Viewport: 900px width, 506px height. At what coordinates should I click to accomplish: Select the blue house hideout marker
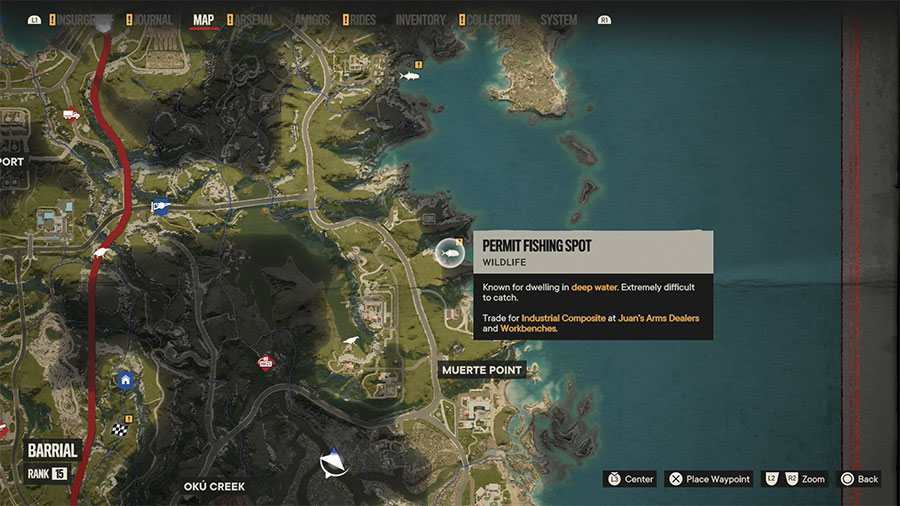click(x=125, y=379)
